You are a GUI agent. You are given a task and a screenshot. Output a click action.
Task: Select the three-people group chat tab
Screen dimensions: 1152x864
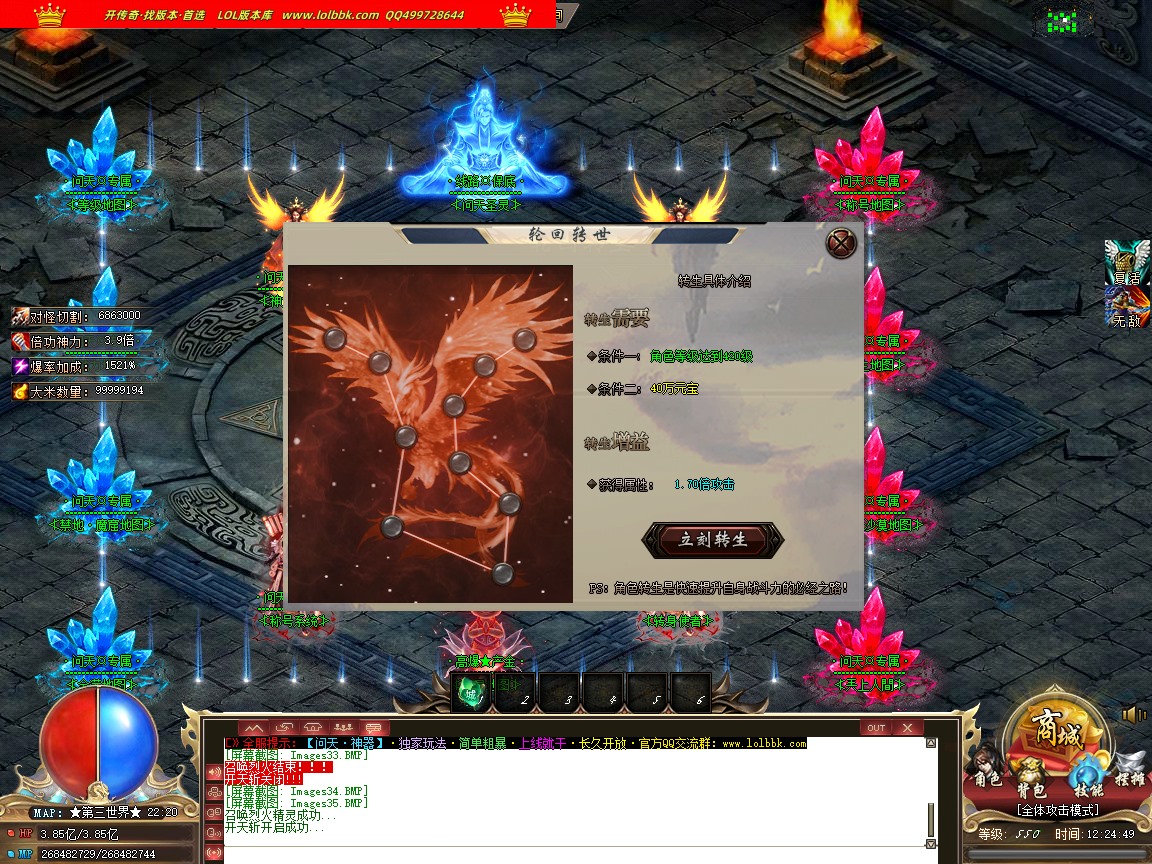coord(342,727)
